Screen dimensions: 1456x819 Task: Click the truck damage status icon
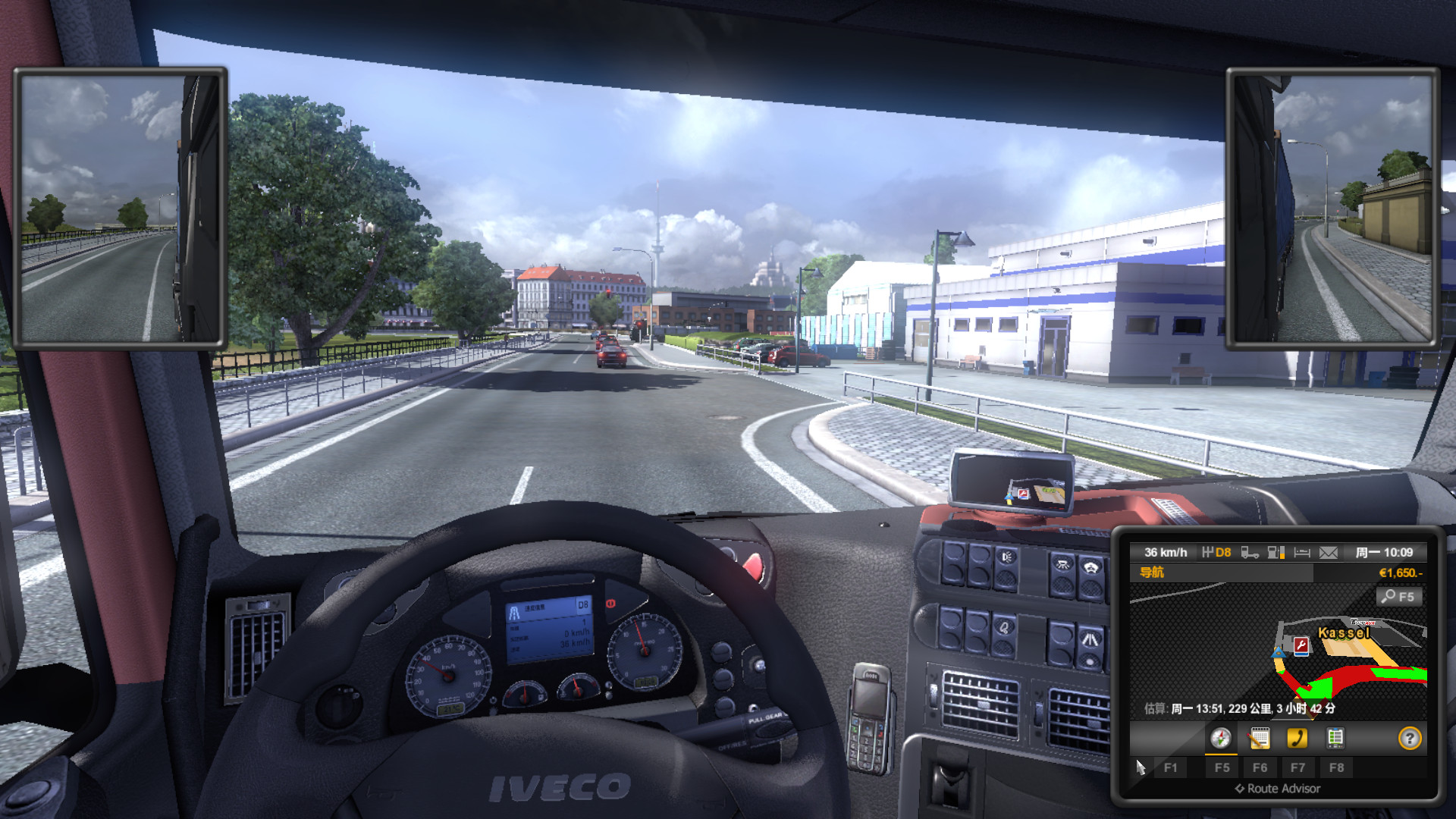(1249, 553)
